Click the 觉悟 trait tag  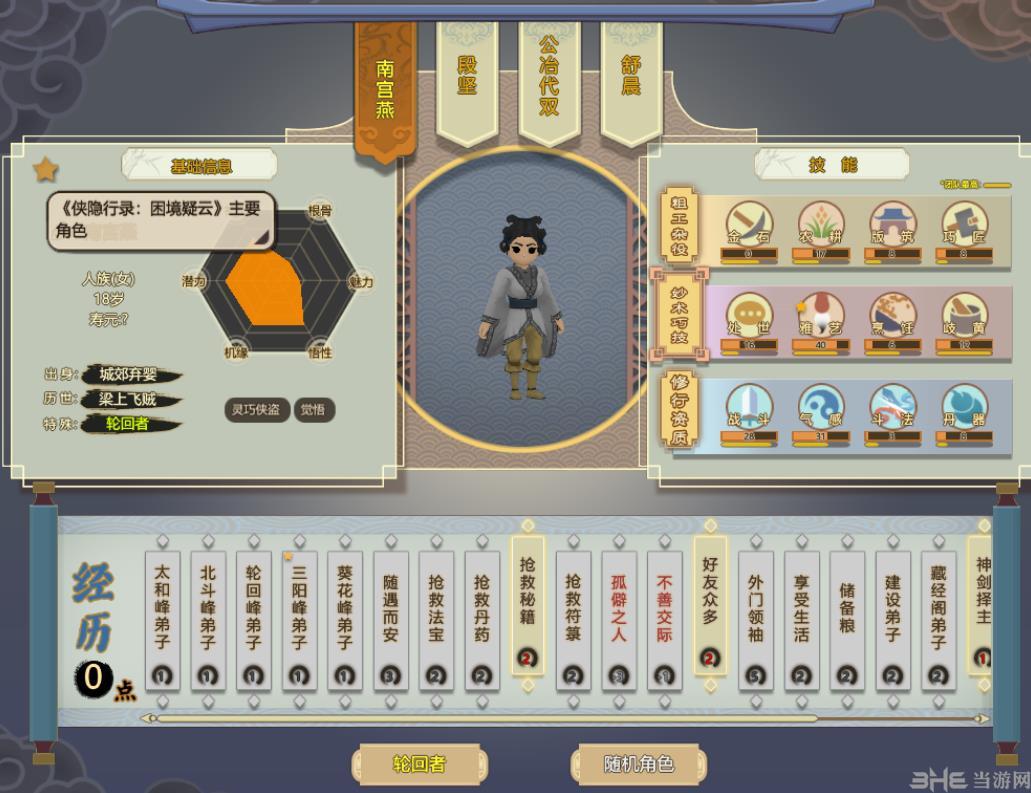pos(315,409)
